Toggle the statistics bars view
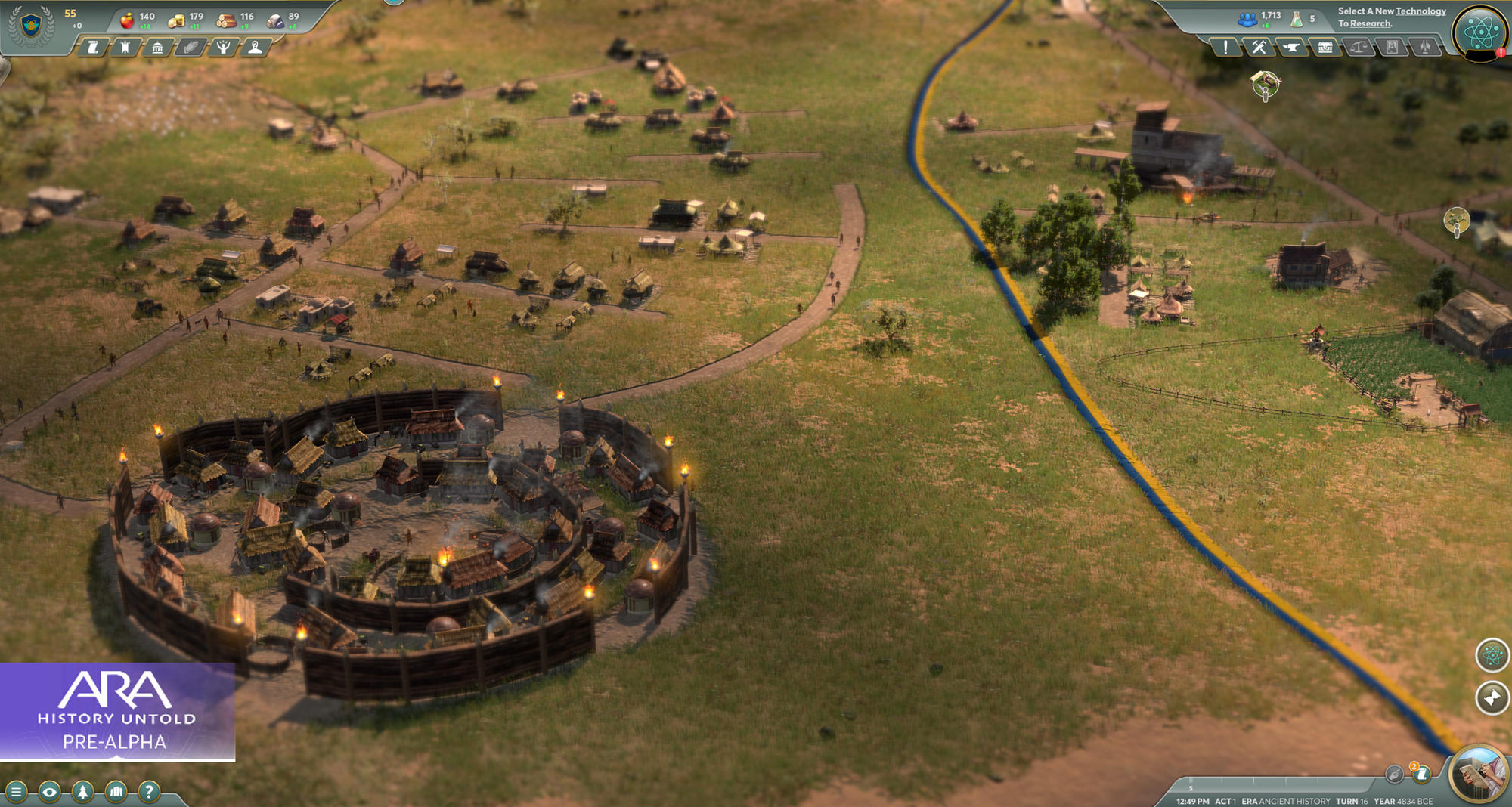The width and height of the screenshot is (1512, 807). click(x=116, y=792)
